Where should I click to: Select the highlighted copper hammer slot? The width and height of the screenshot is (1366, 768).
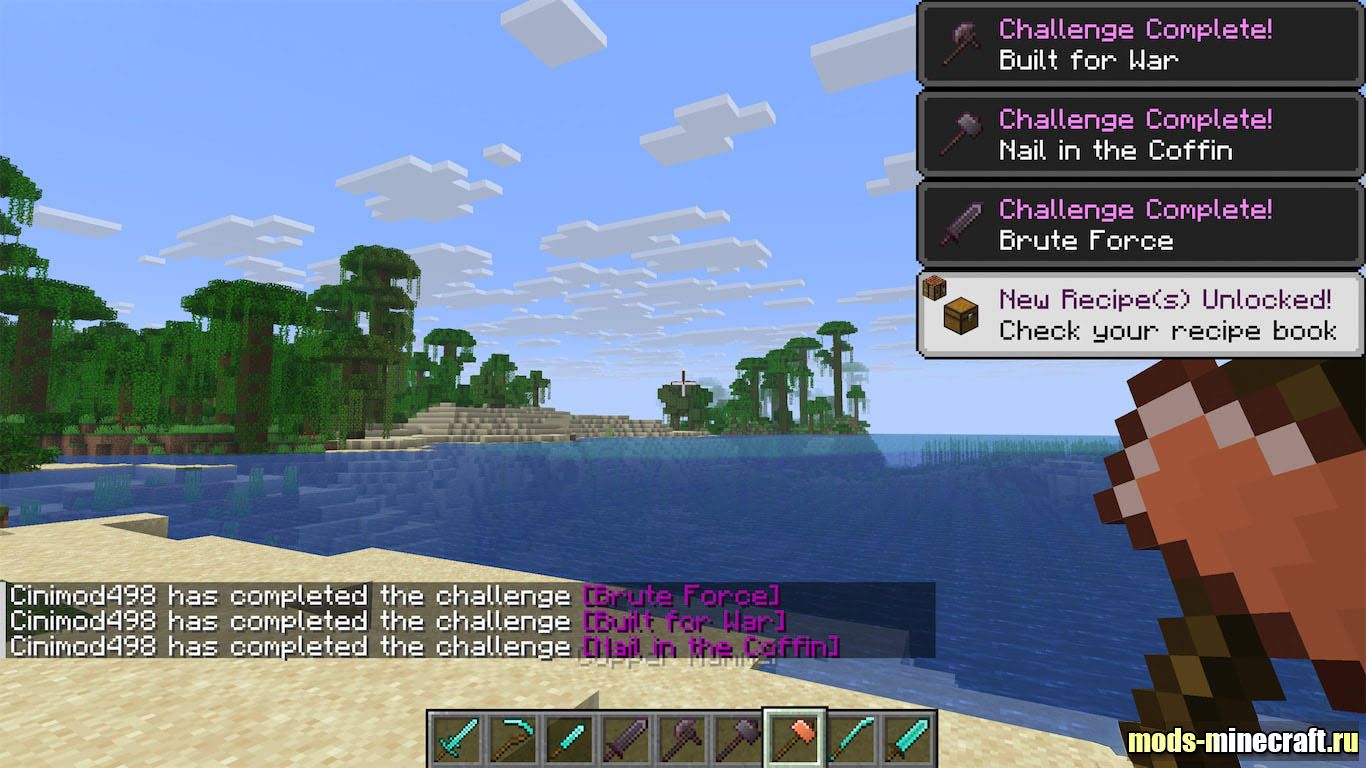pos(795,740)
